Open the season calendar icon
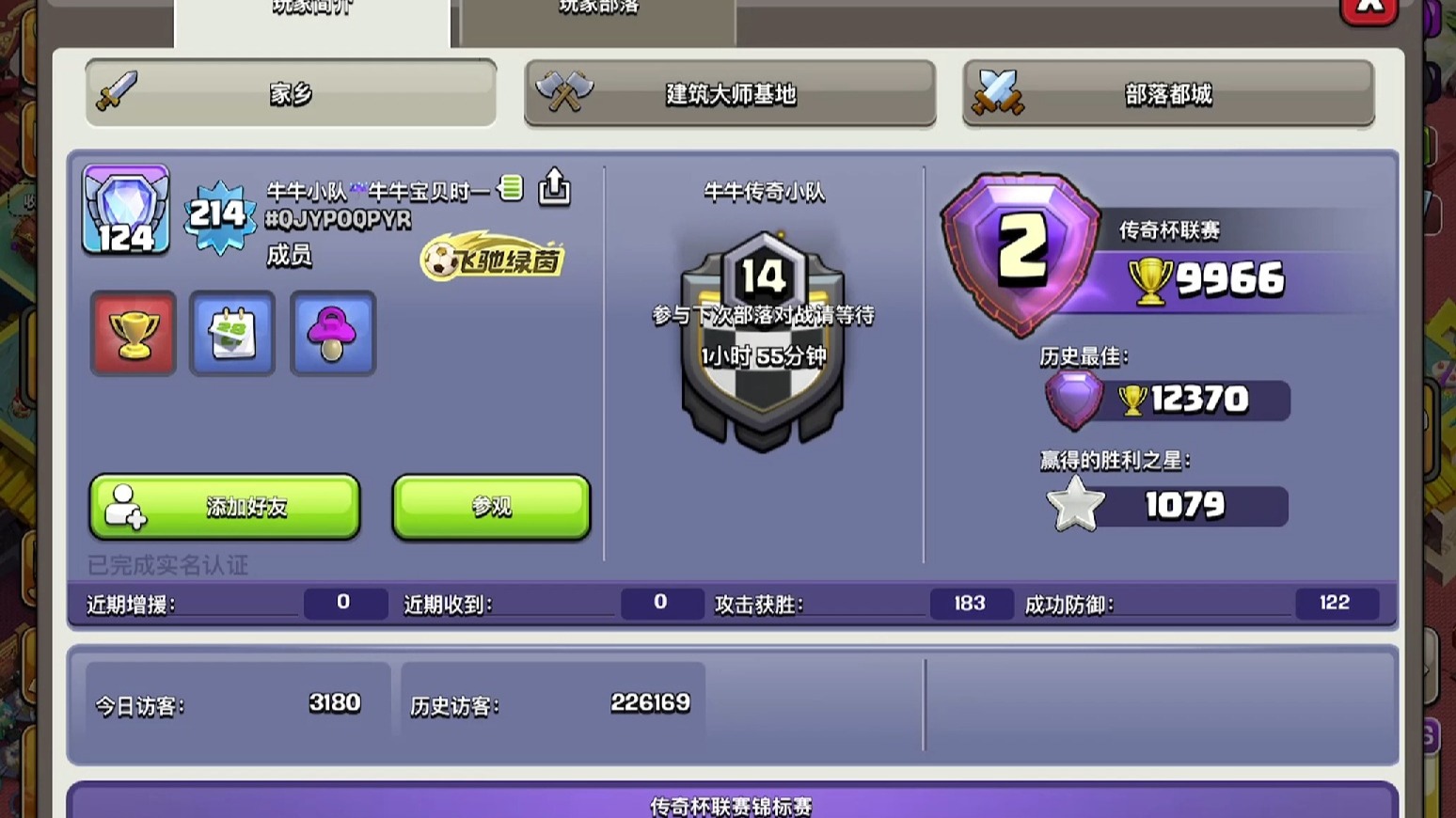This screenshot has height=818, width=1456. [x=231, y=333]
